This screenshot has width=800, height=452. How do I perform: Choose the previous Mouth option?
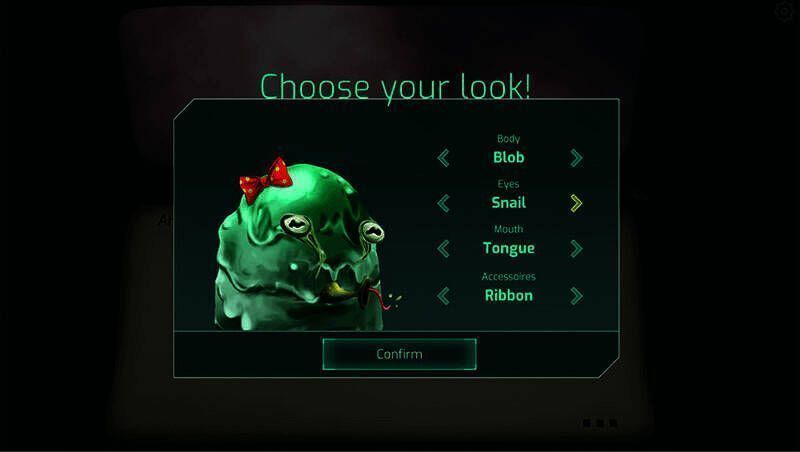tap(444, 248)
